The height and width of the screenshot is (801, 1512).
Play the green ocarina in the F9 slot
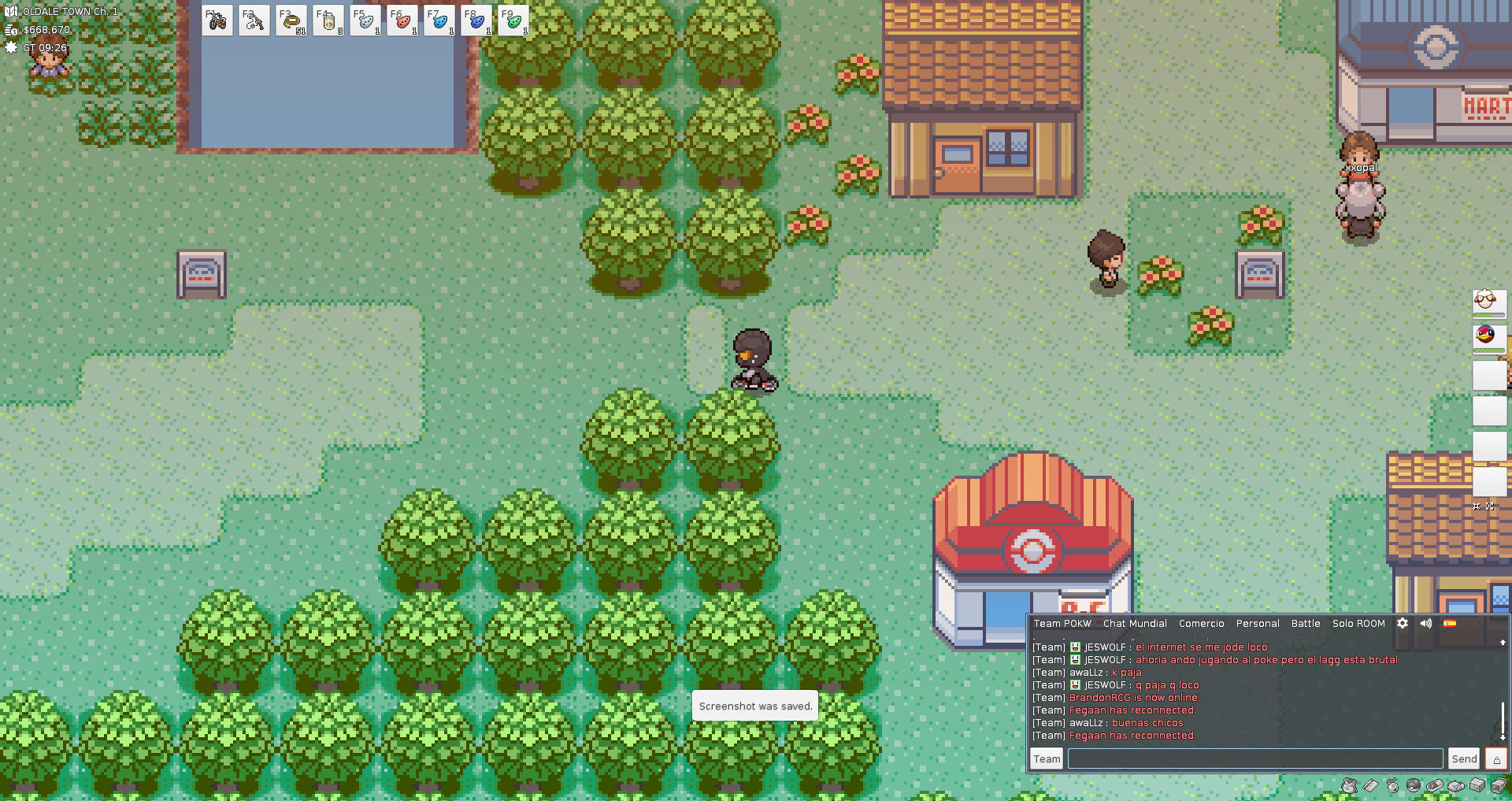[x=513, y=21]
